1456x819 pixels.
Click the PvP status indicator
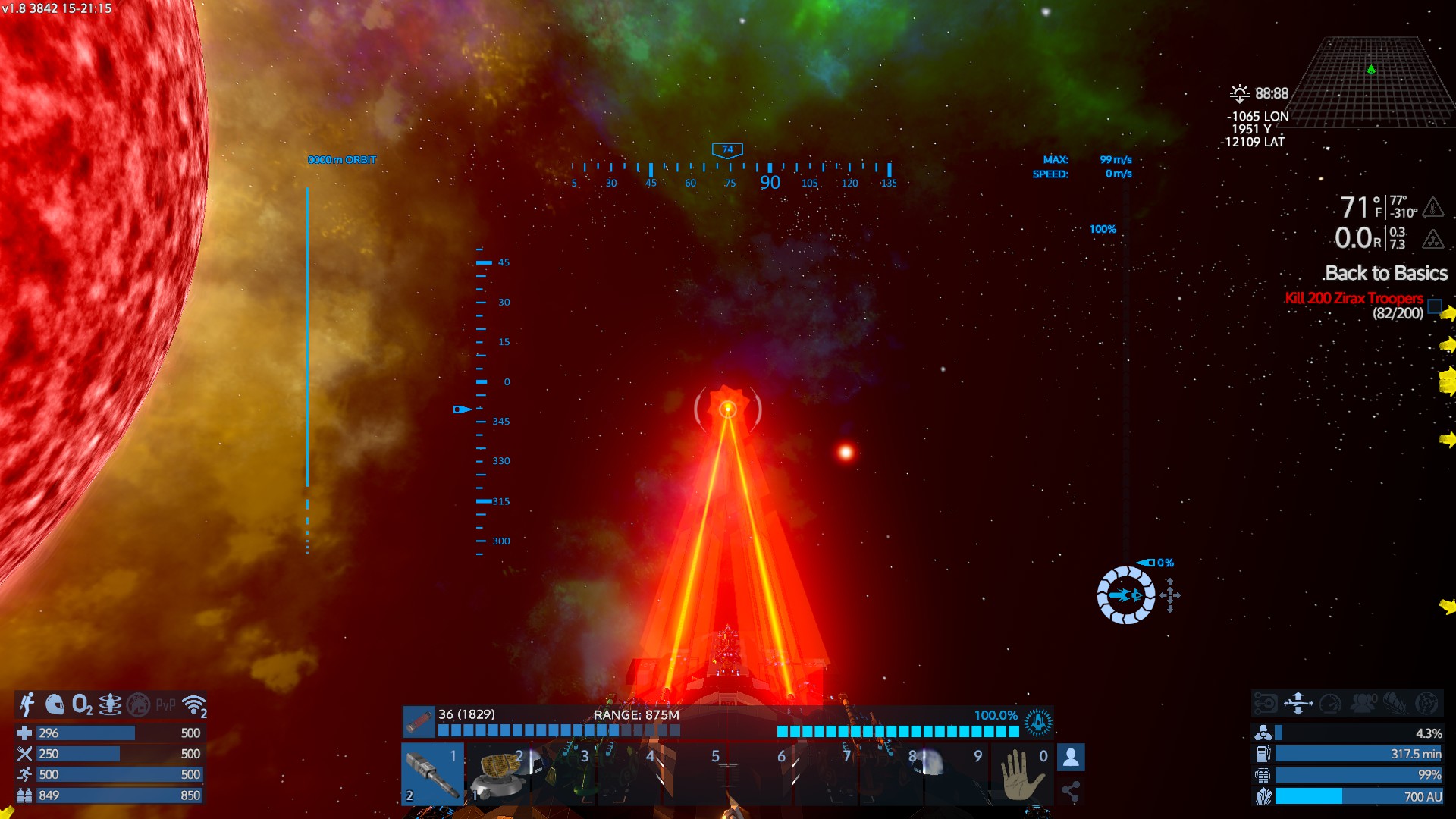[x=165, y=705]
